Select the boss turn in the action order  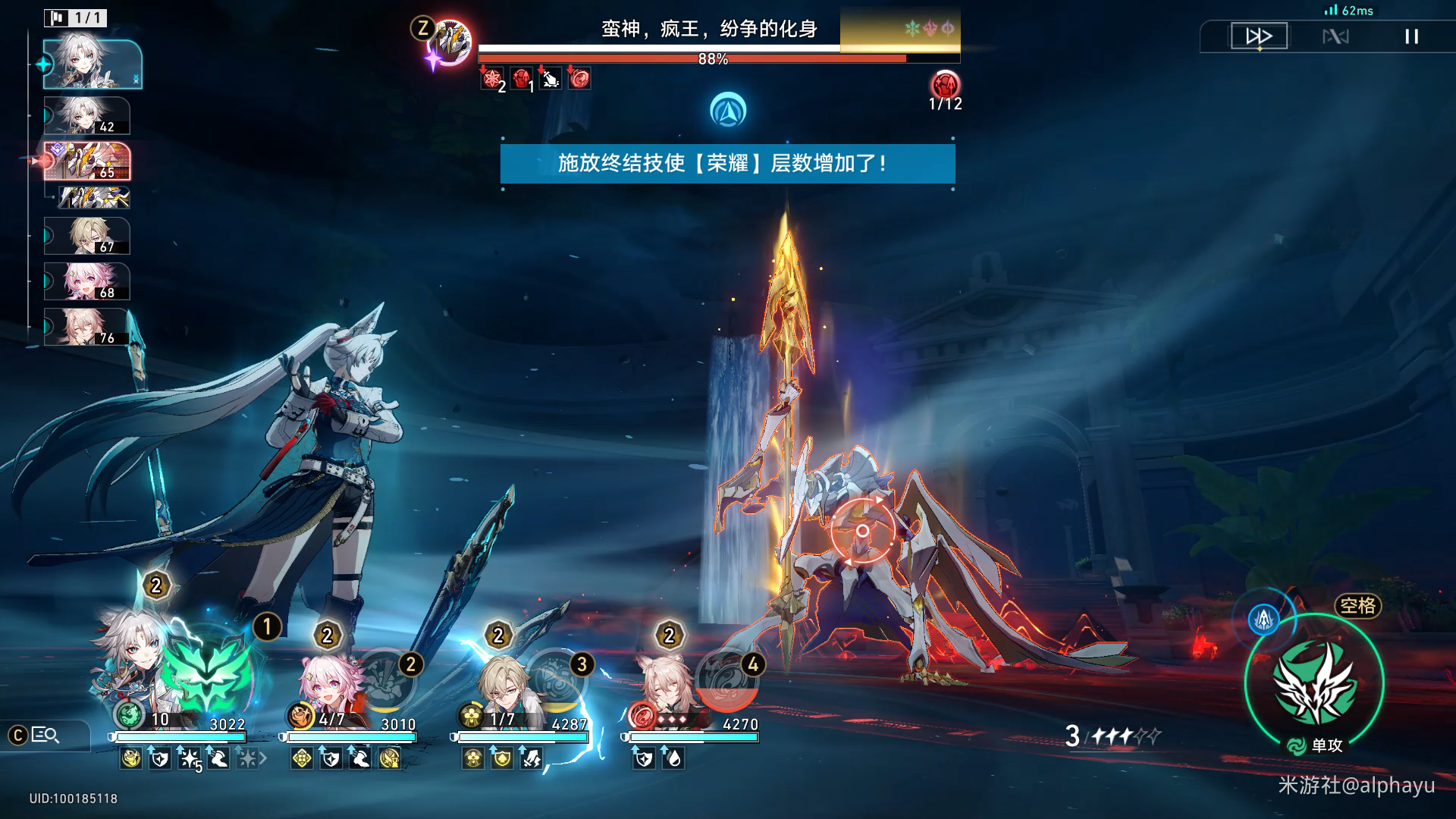click(87, 162)
